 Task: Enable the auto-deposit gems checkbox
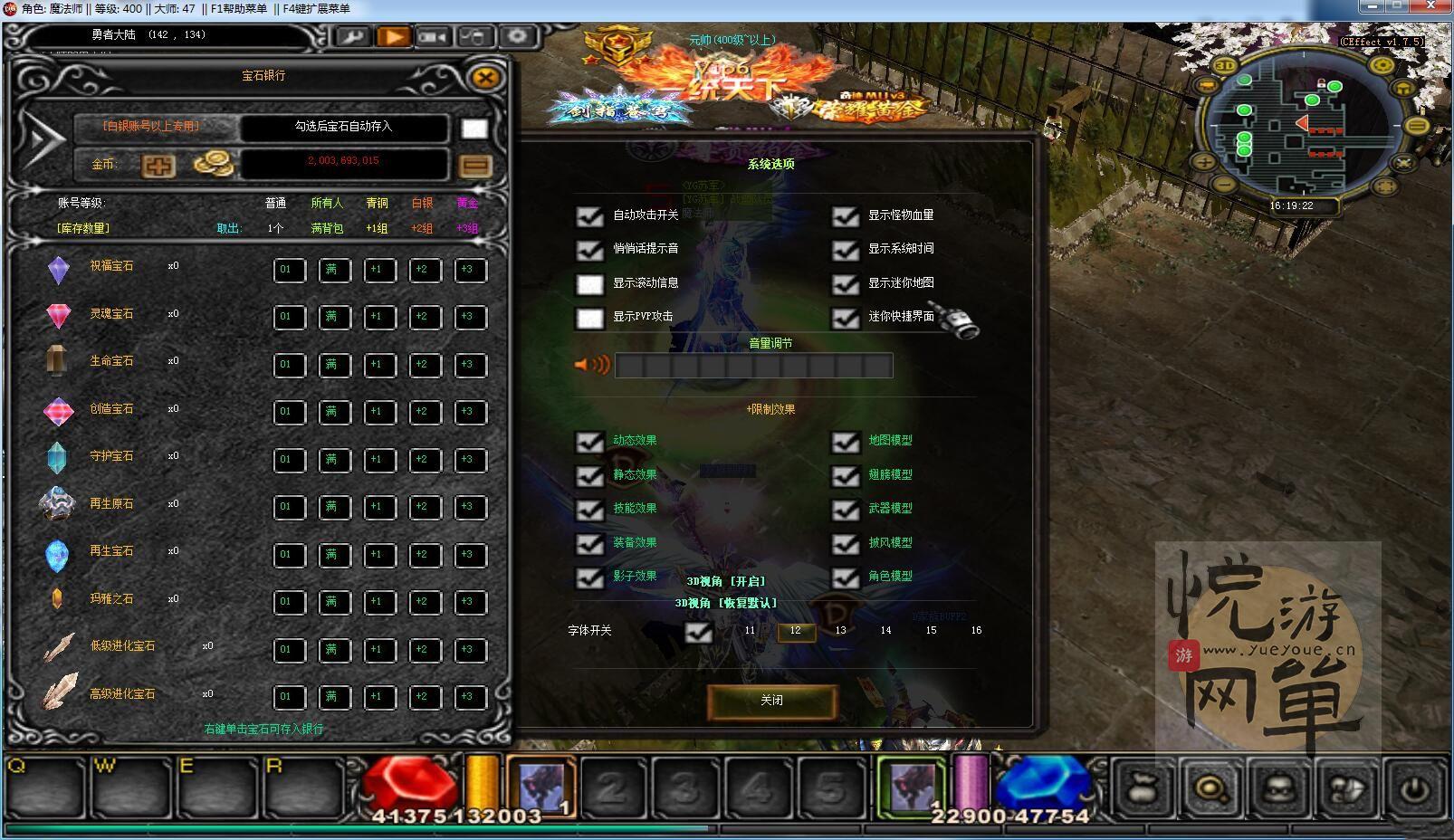click(x=474, y=129)
